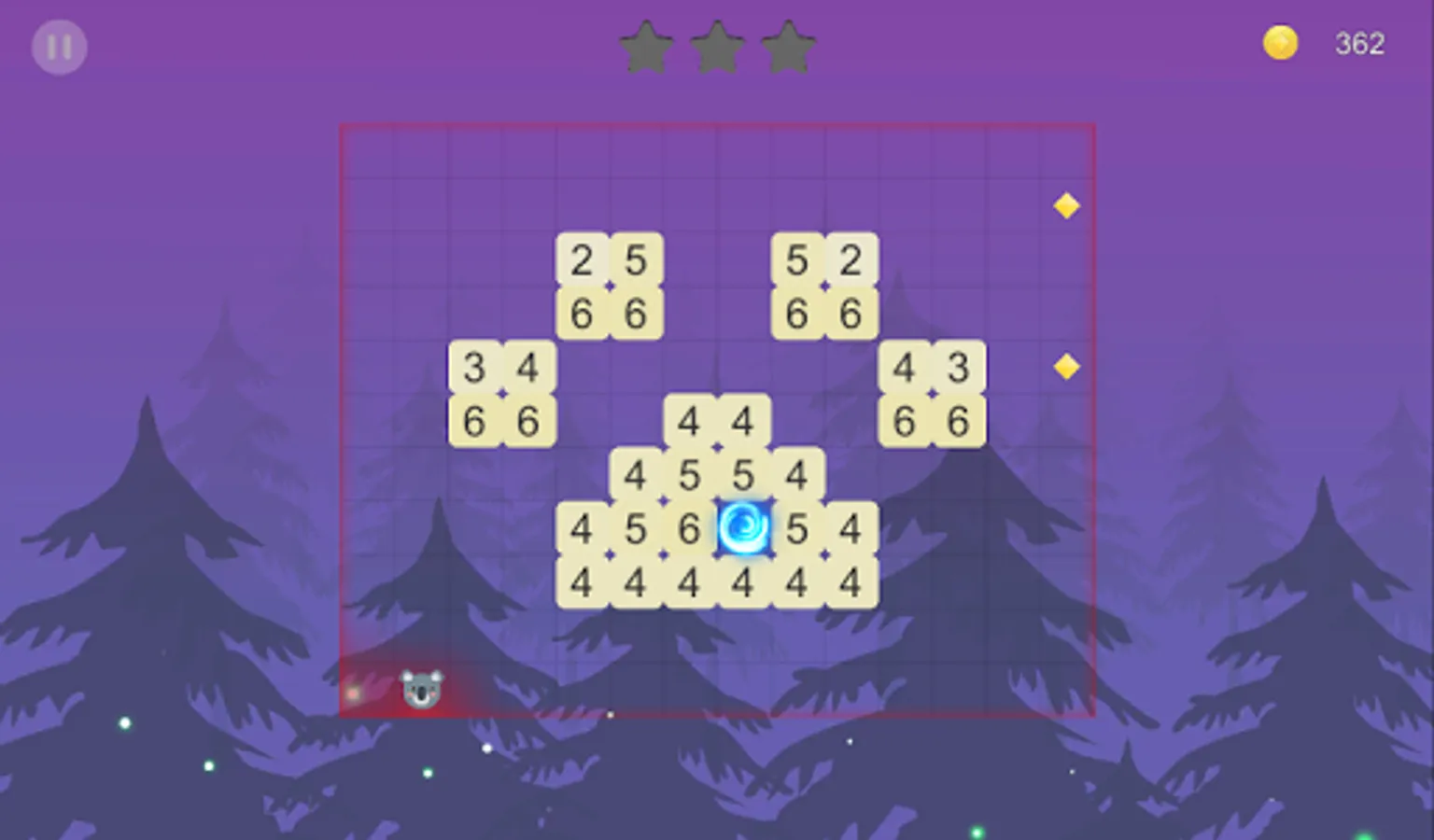The height and width of the screenshot is (840, 1434).
Task: Tap the glowing blue portal tile
Action: coord(743,529)
